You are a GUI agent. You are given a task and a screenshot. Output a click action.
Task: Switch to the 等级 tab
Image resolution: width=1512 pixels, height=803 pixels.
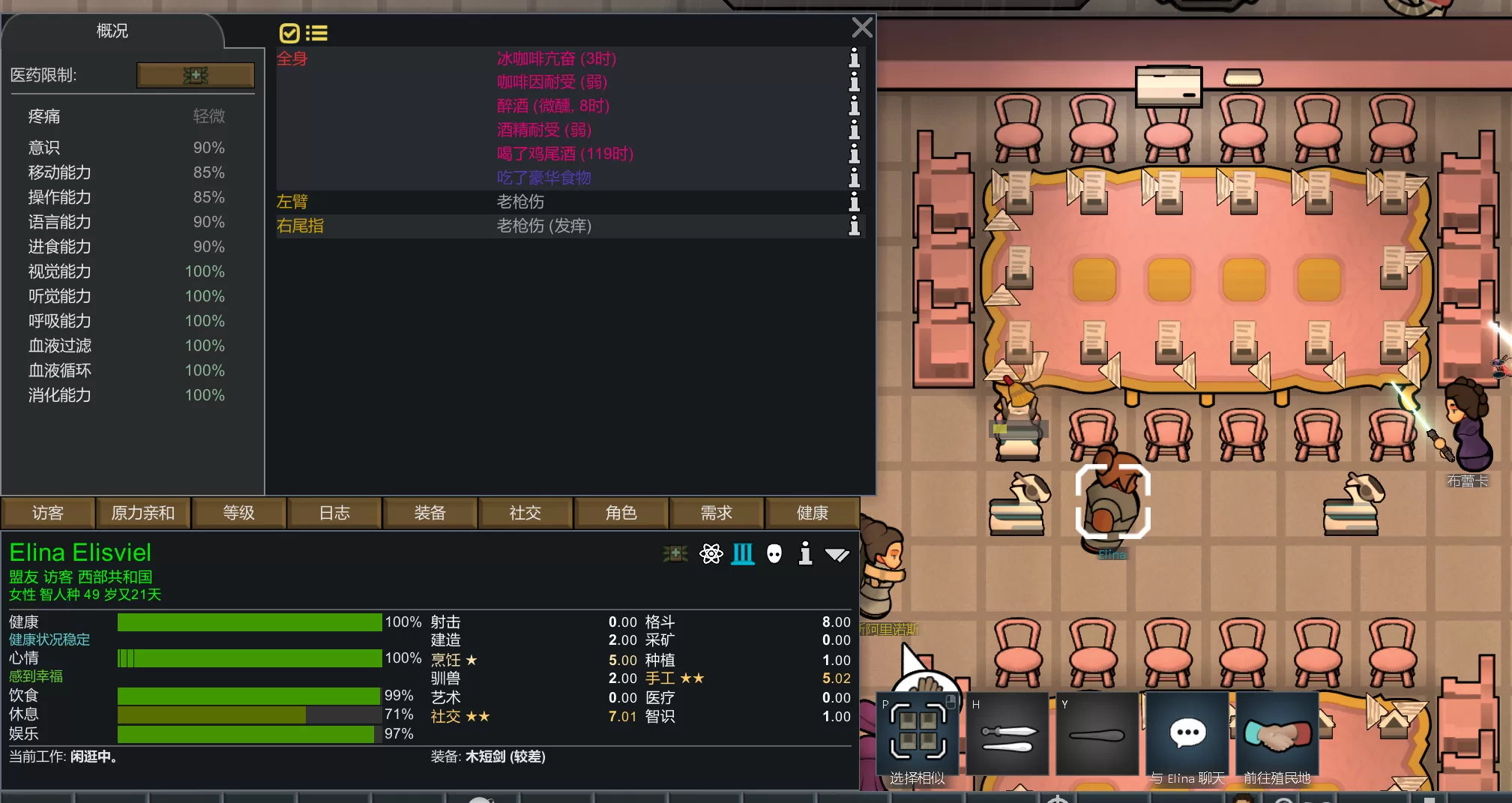tap(239, 513)
